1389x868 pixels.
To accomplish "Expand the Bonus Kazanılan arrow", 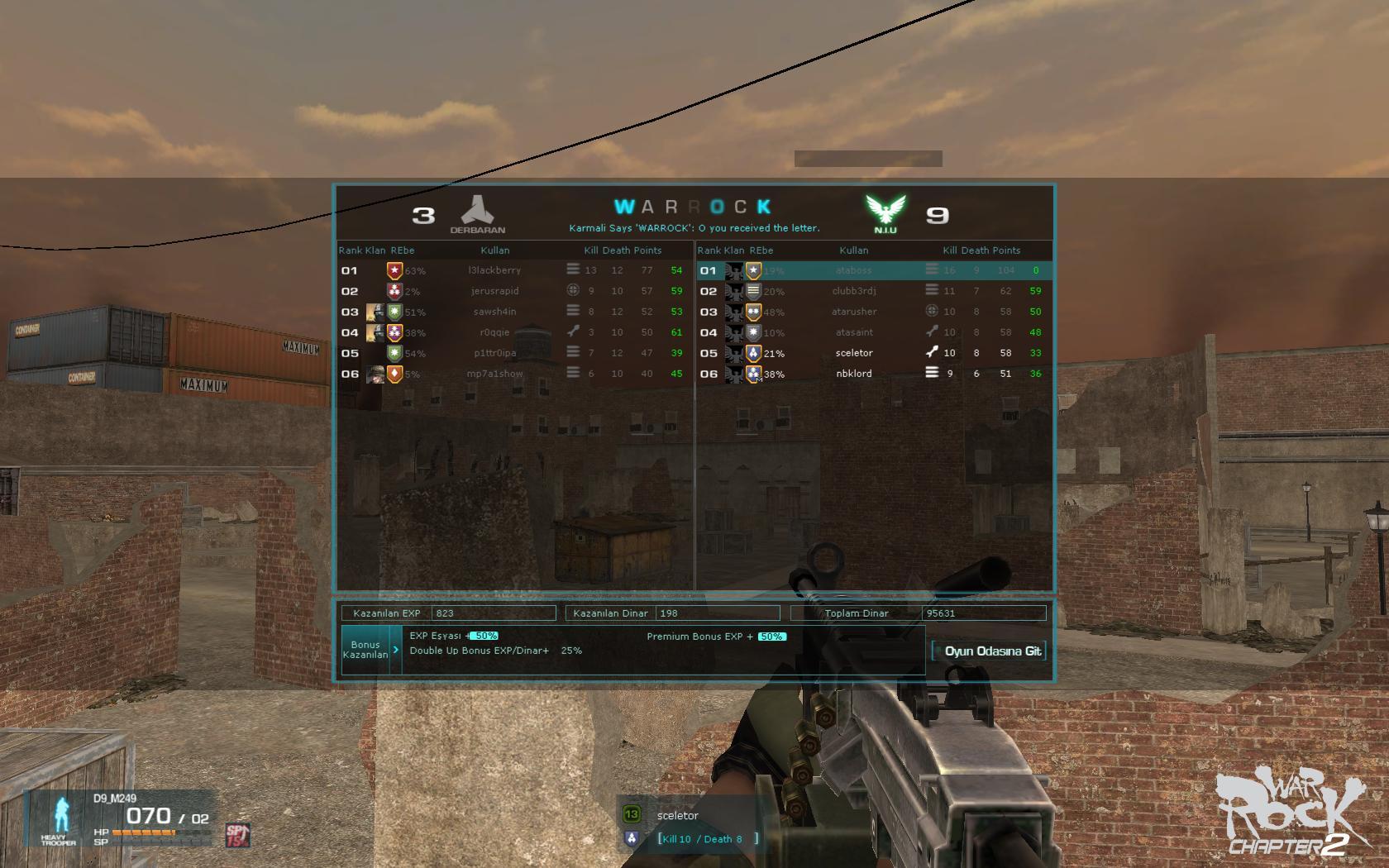I will (x=396, y=650).
